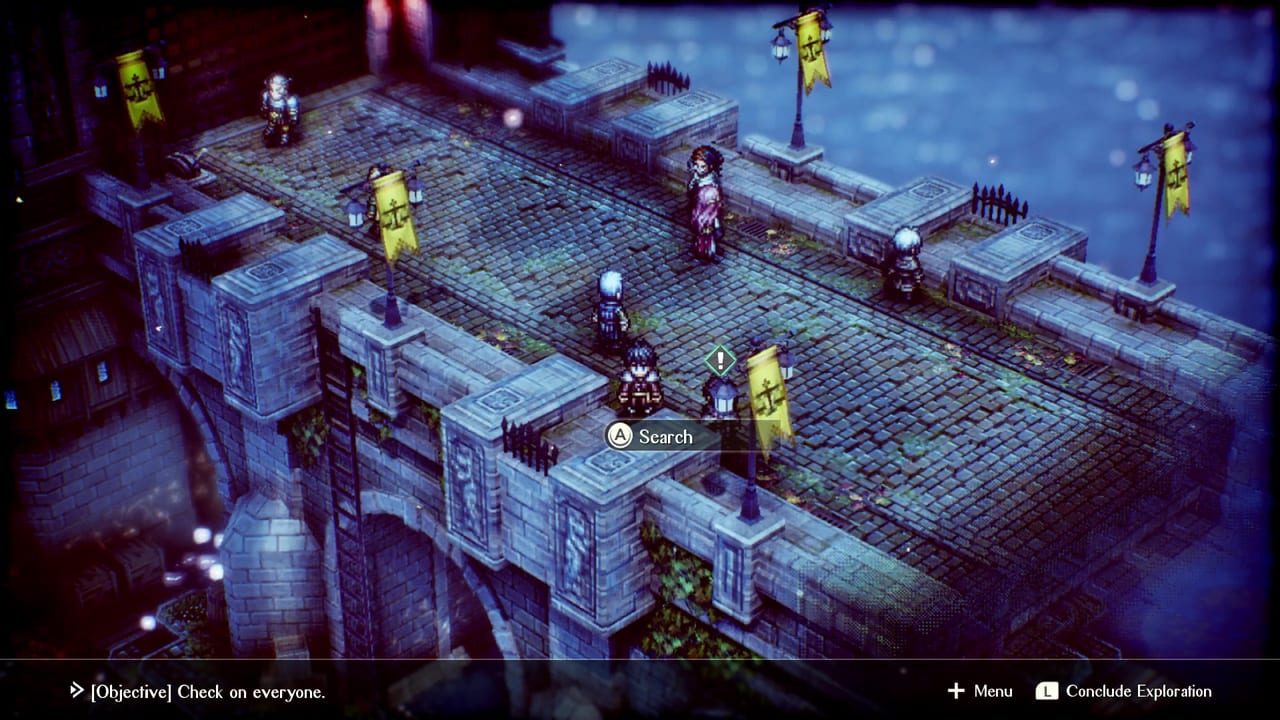Click the Check on everyone objective tracker
Screen dimensions: 1280x720
[x=198, y=691]
